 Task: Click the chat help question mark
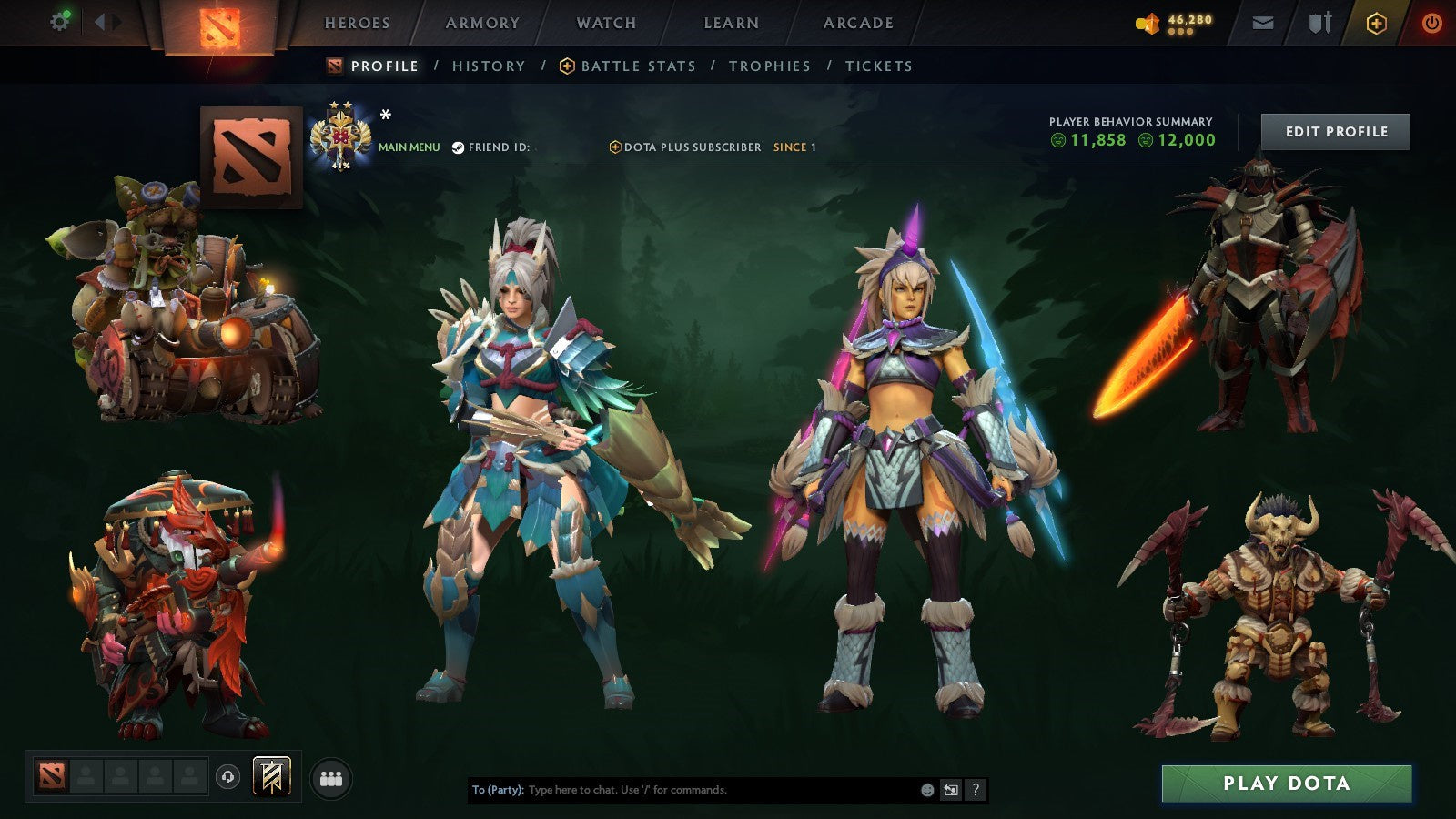point(976,790)
